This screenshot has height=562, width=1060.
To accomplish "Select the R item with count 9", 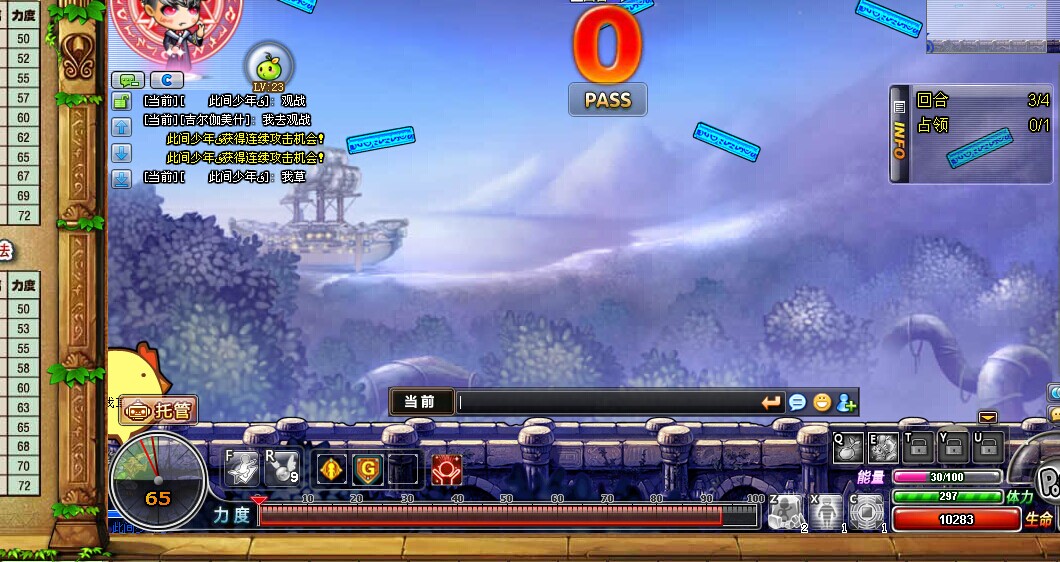I will pyautogui.click(x=282, y=467).
